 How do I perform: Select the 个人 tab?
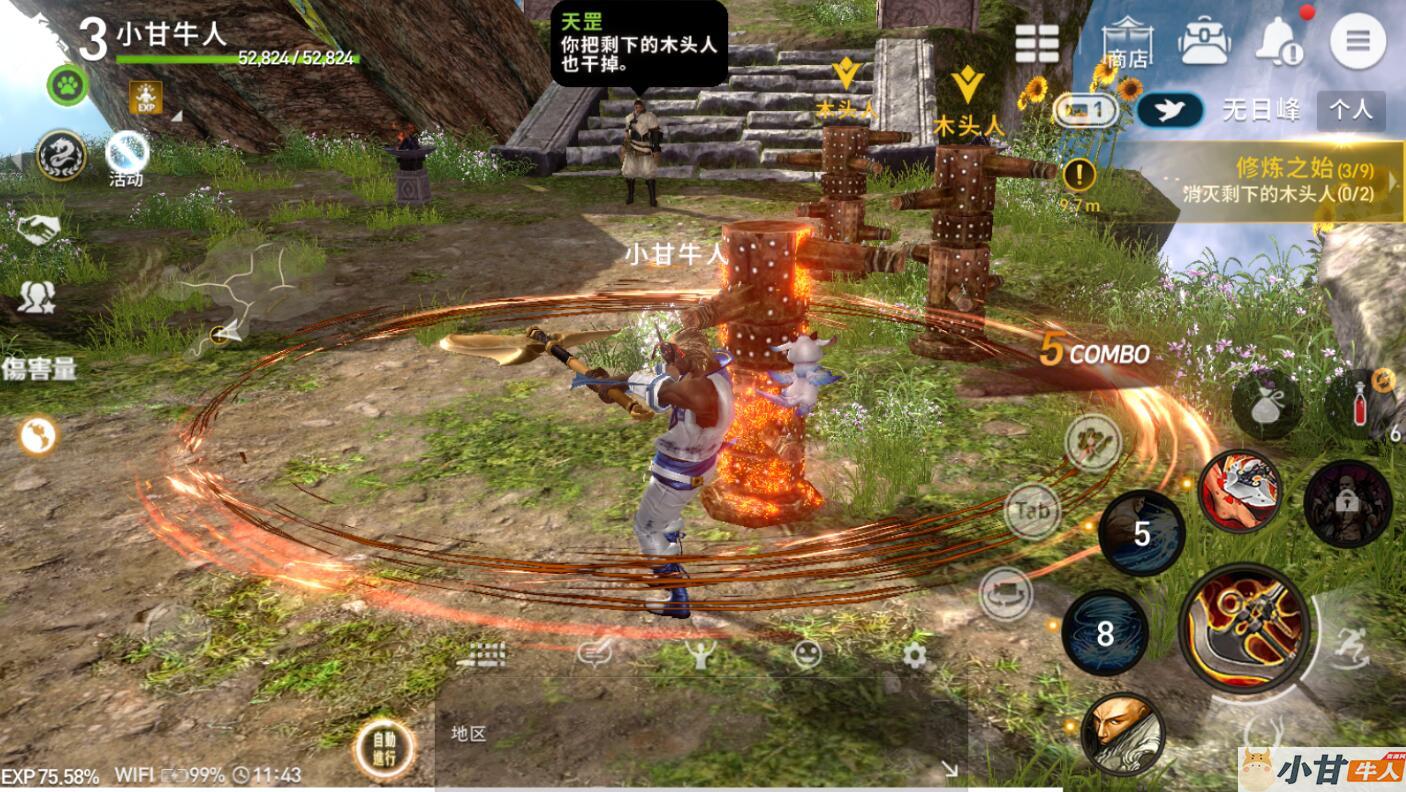click(1351, 110)
